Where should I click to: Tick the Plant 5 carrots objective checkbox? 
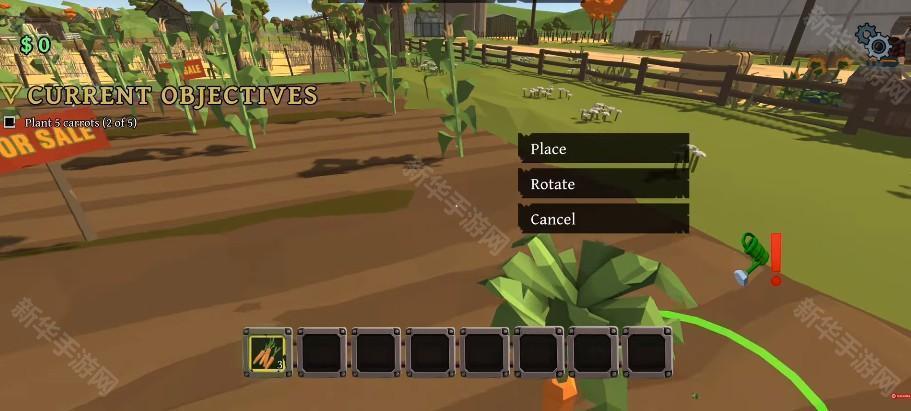click(x=10, y=123)
